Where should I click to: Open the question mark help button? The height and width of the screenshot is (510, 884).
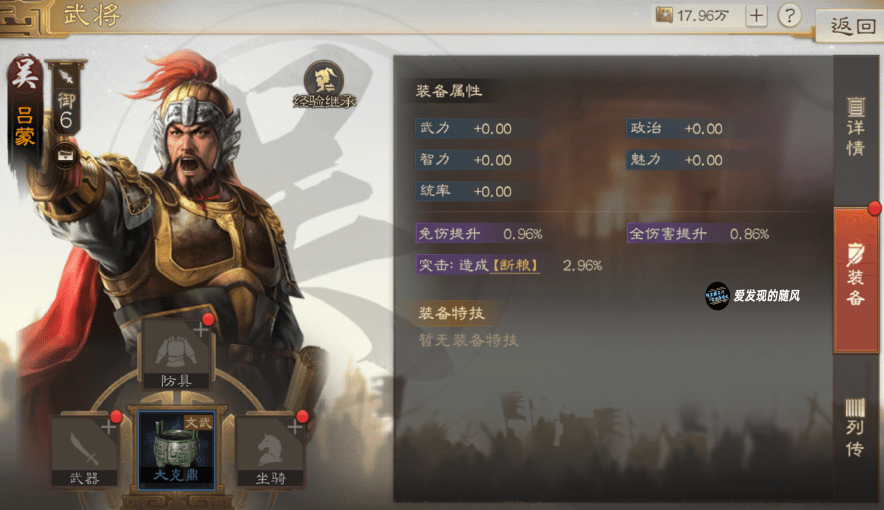coord(790,15)
